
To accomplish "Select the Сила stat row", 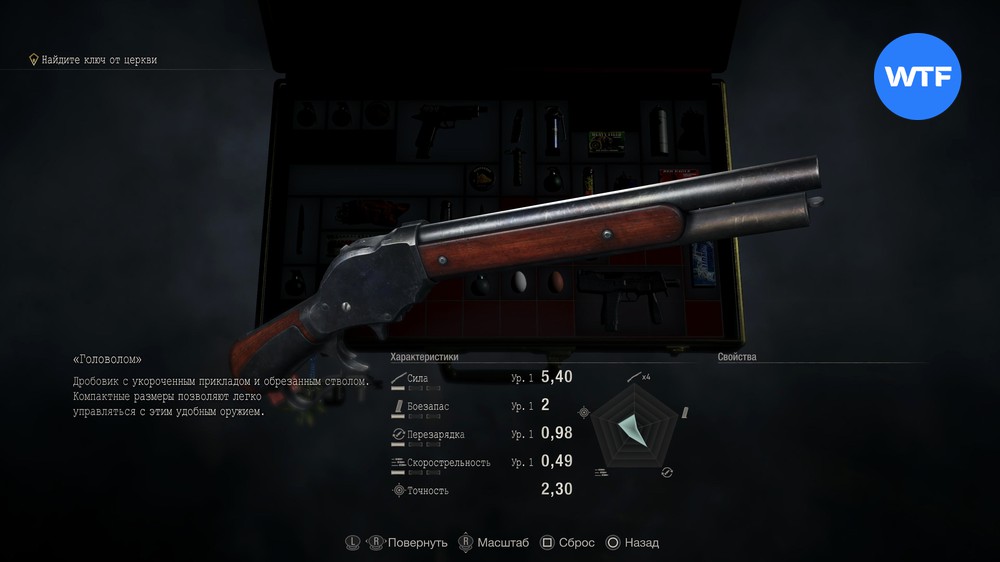I will click(x=482, y=378).
